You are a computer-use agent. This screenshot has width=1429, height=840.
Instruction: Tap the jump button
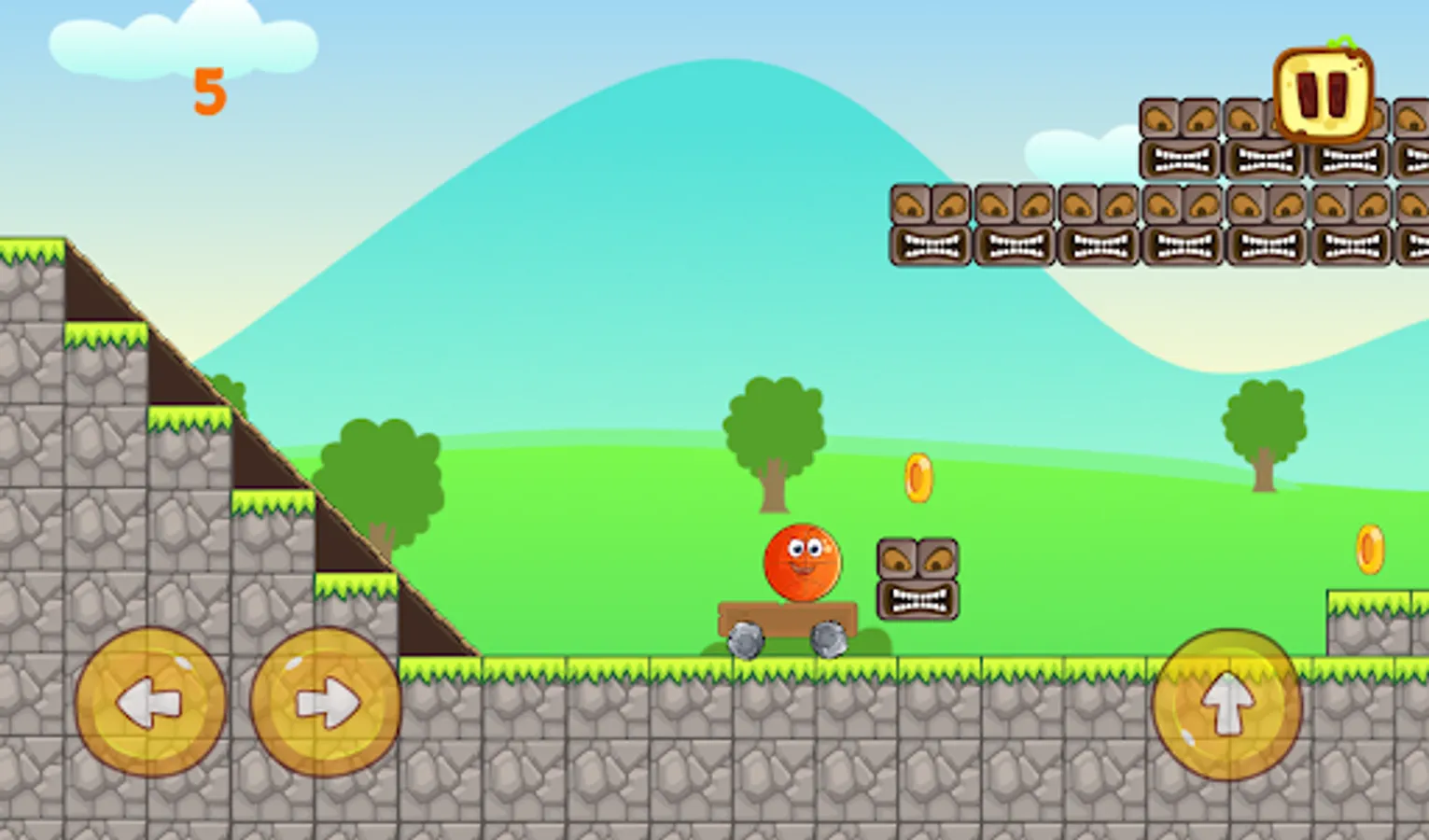click(1227, 705)
